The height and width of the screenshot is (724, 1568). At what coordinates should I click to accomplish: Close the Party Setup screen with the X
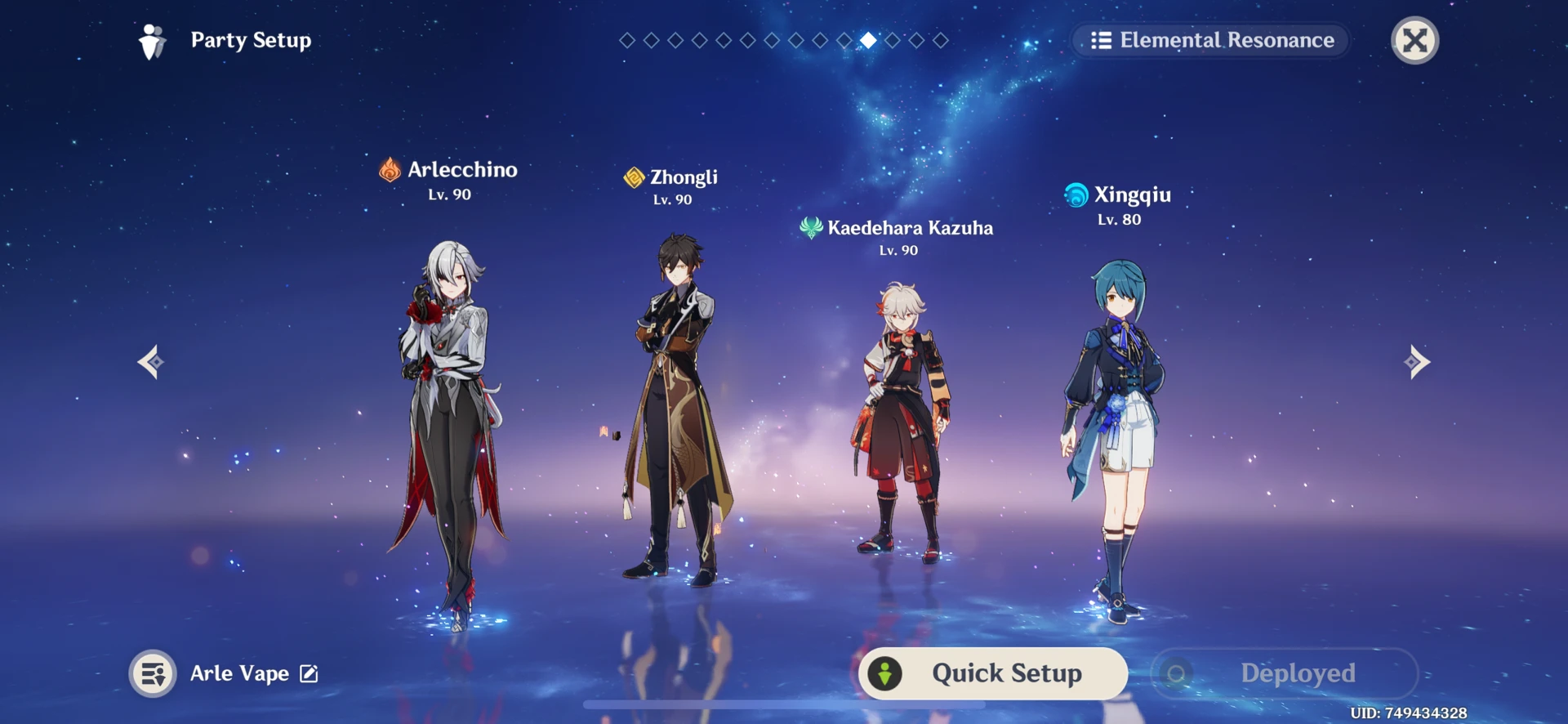click(1414, 38)
